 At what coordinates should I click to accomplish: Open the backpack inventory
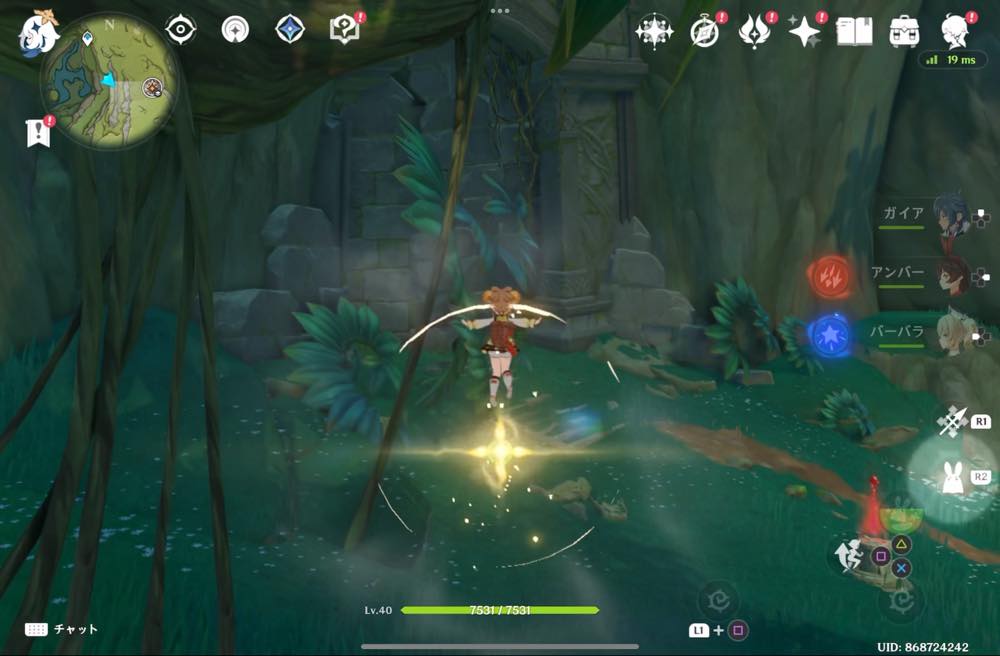coord(905,31)
